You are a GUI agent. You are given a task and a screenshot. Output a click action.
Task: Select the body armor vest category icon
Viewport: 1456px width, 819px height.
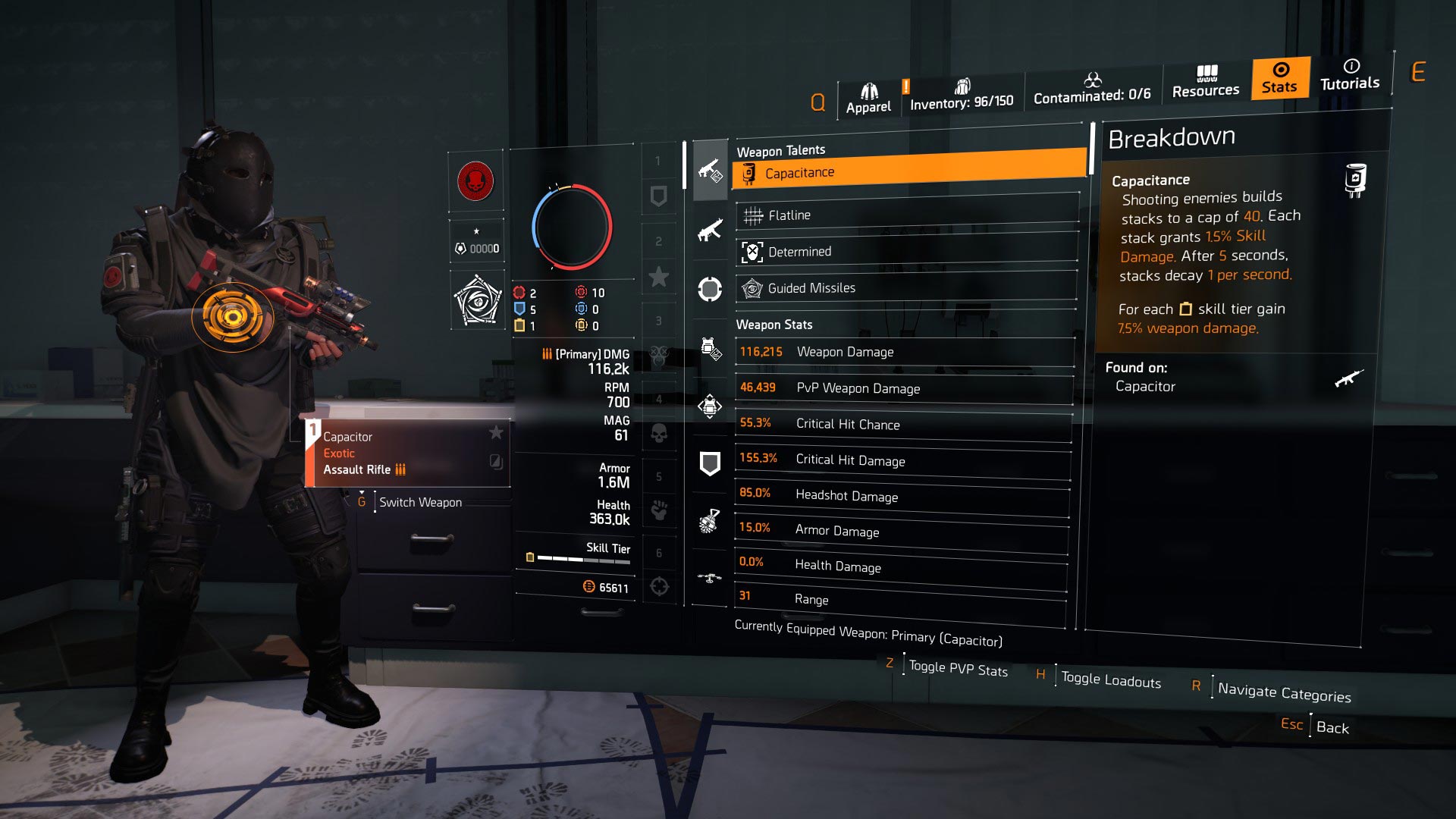(x=710, y=347)
